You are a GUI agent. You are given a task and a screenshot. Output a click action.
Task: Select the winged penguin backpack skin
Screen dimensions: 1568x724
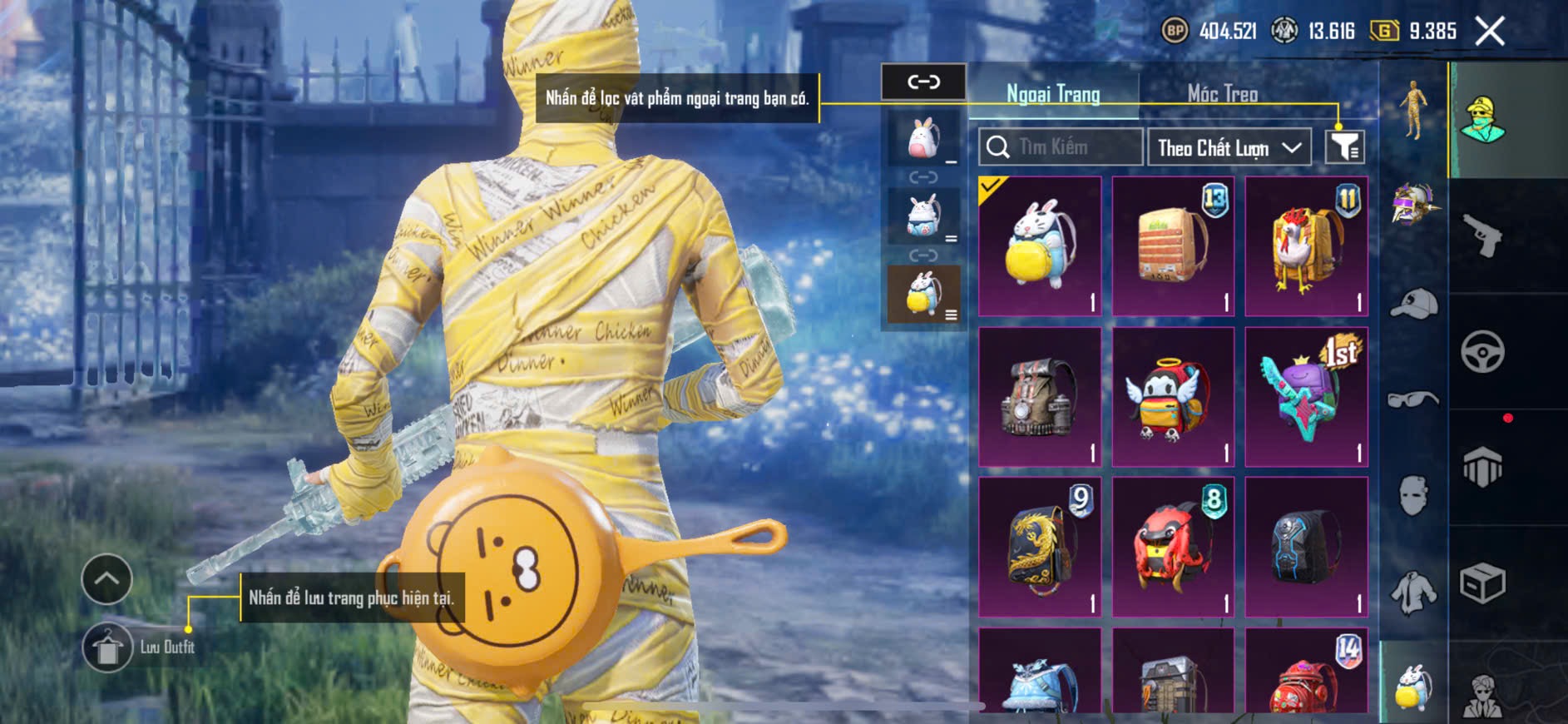(1173, 396)
